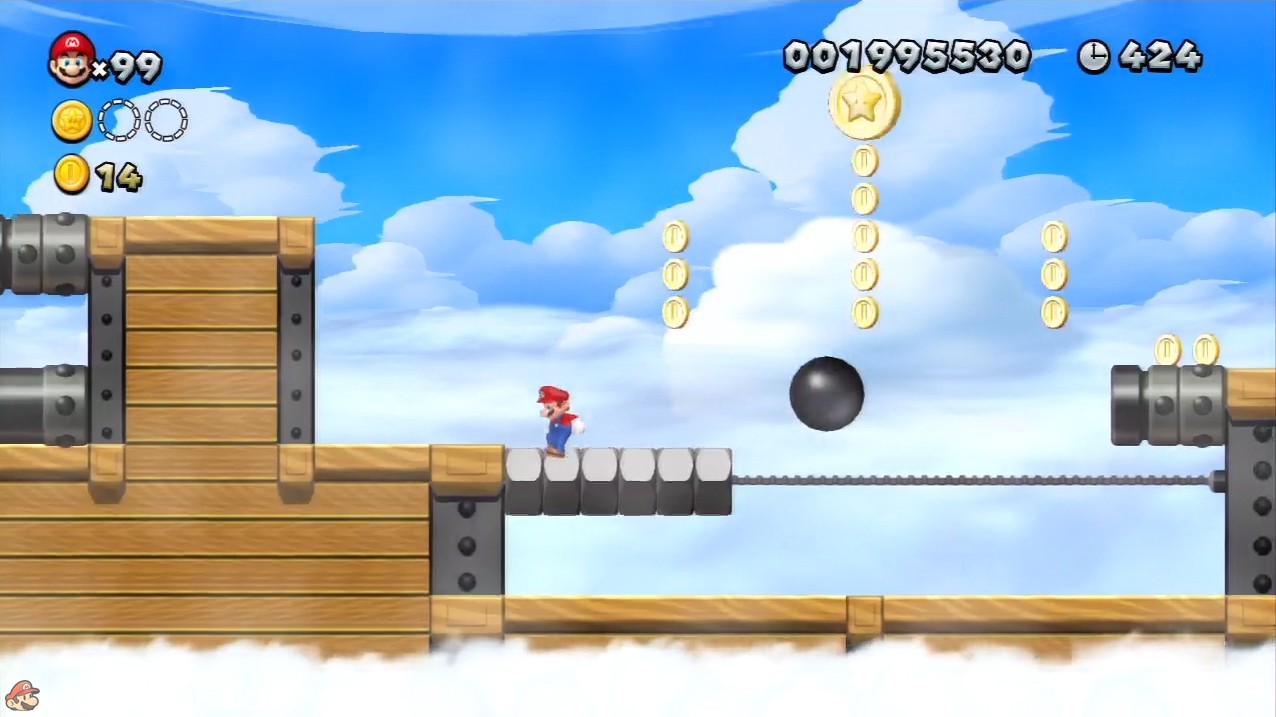Click the gold coin counter icon
The width and height of the screenshot is (1276, 717).
72,174
